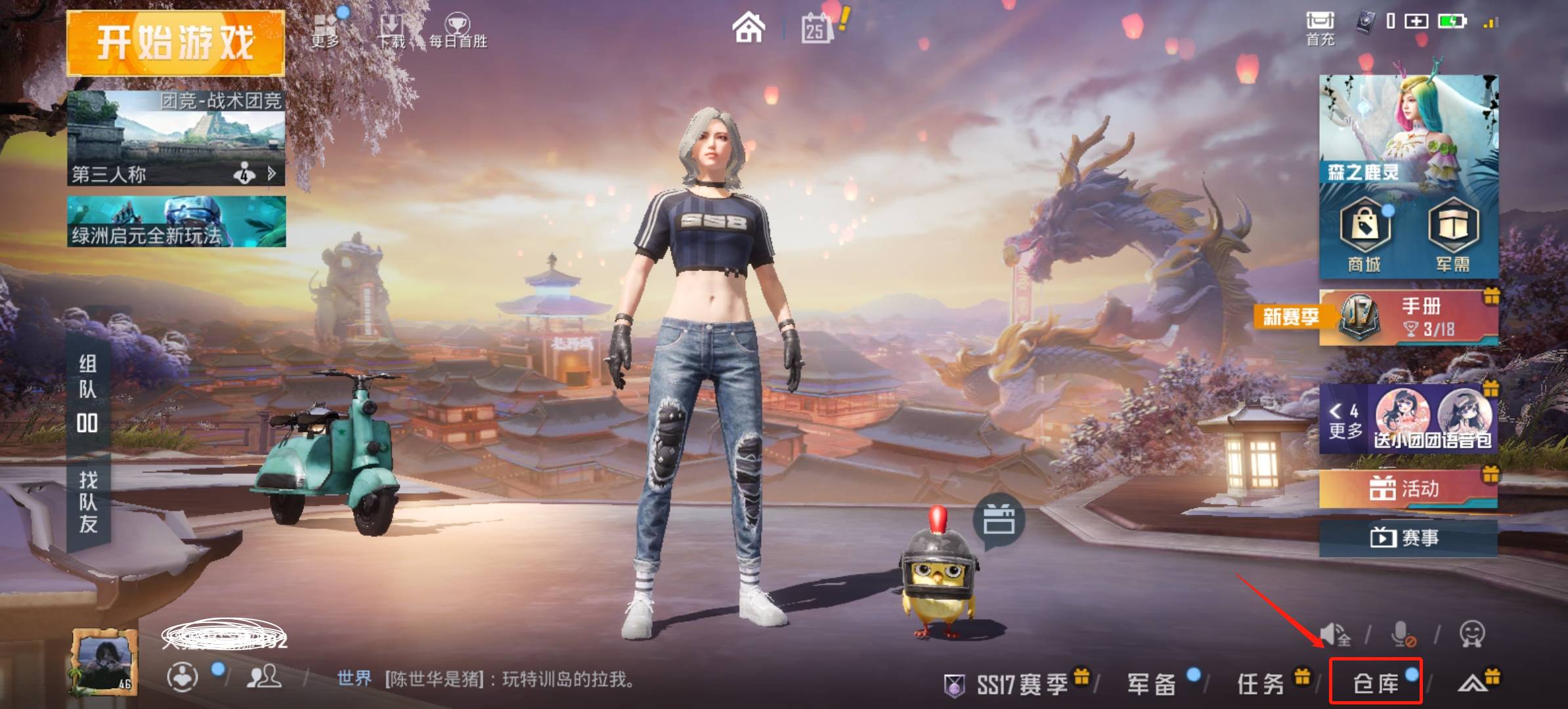The width and height of the screenshot is (1568, 709).
Task: Open the 赛事 esports panel
Action: 1408,538
